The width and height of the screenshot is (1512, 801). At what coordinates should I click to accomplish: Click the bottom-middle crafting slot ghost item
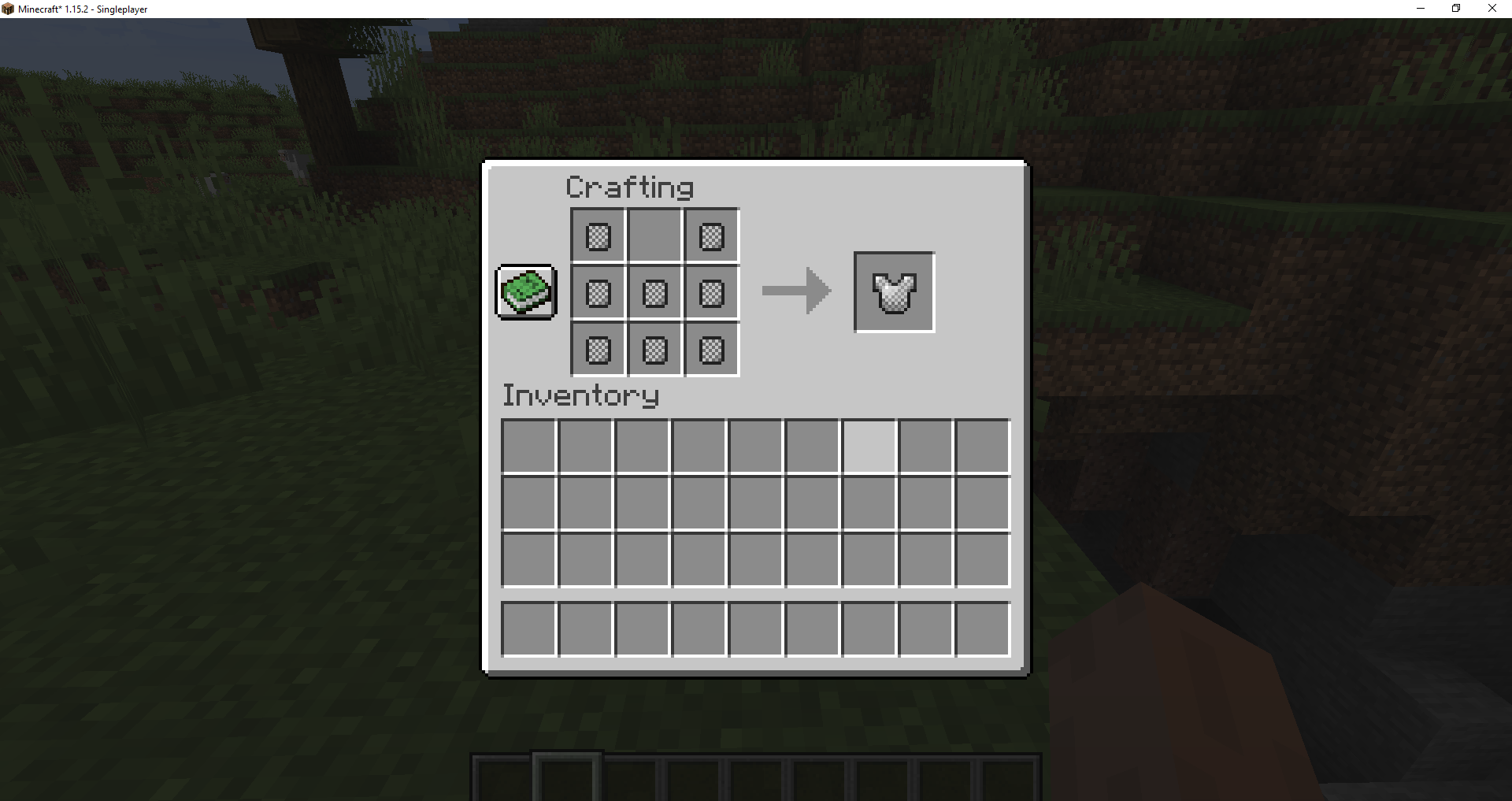[x=654, y=350]
